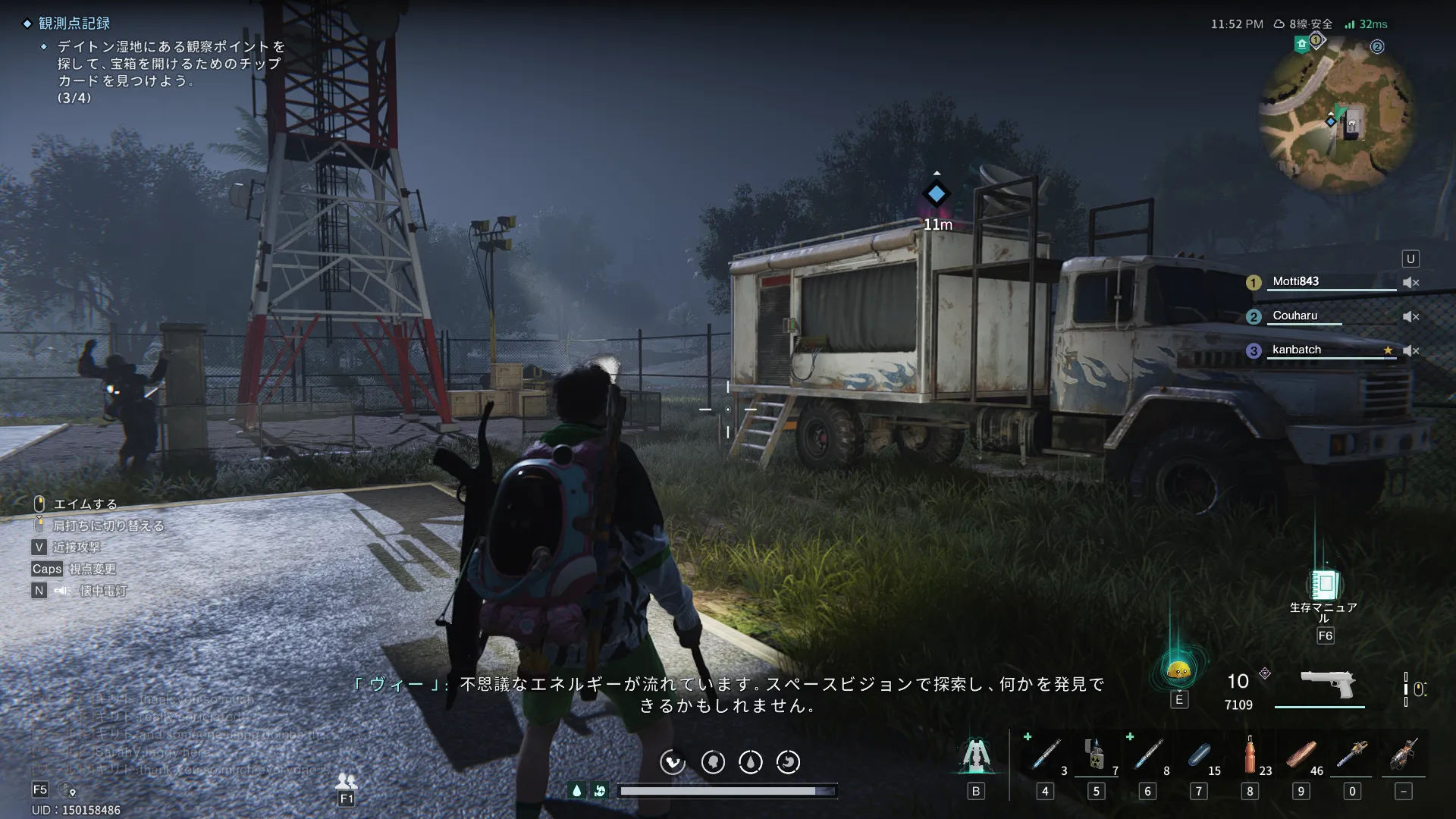1456x819 pixels.
Task: Select the orange bottle hotbar slot
Action: (1250, 755)
